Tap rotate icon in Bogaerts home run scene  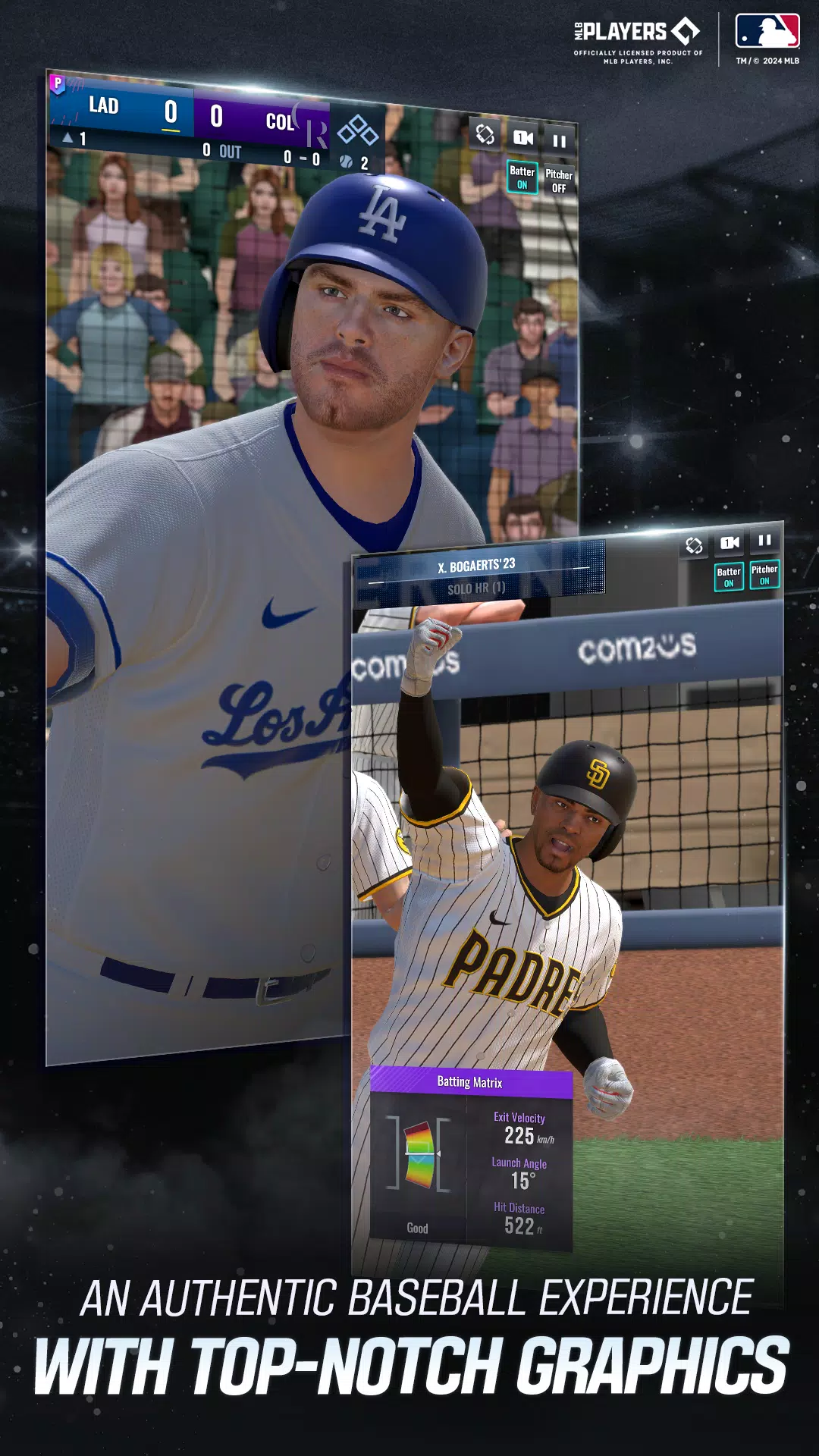[694, 545]
